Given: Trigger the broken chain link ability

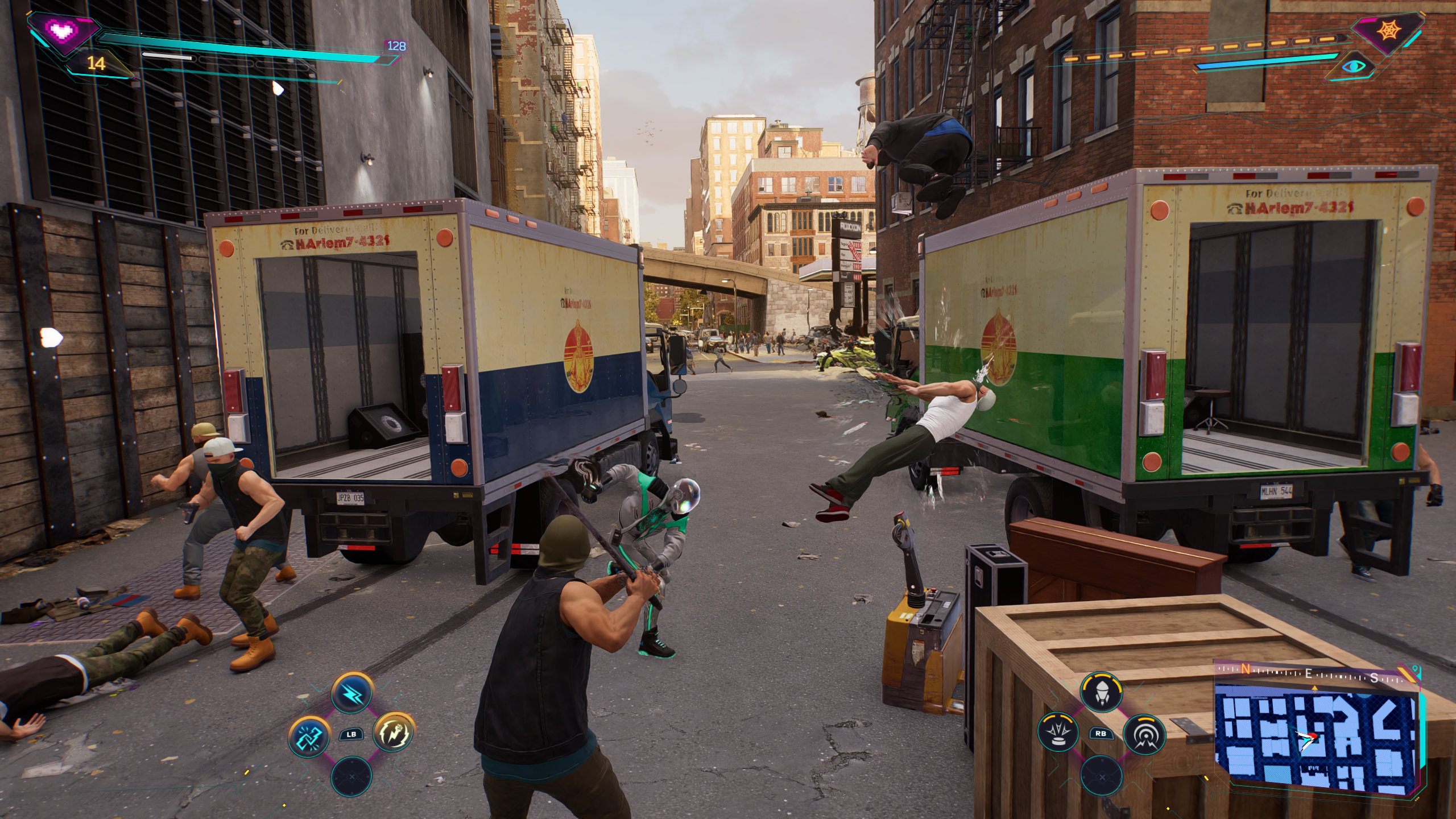Looking at the screenshot, I should [309, 734].
